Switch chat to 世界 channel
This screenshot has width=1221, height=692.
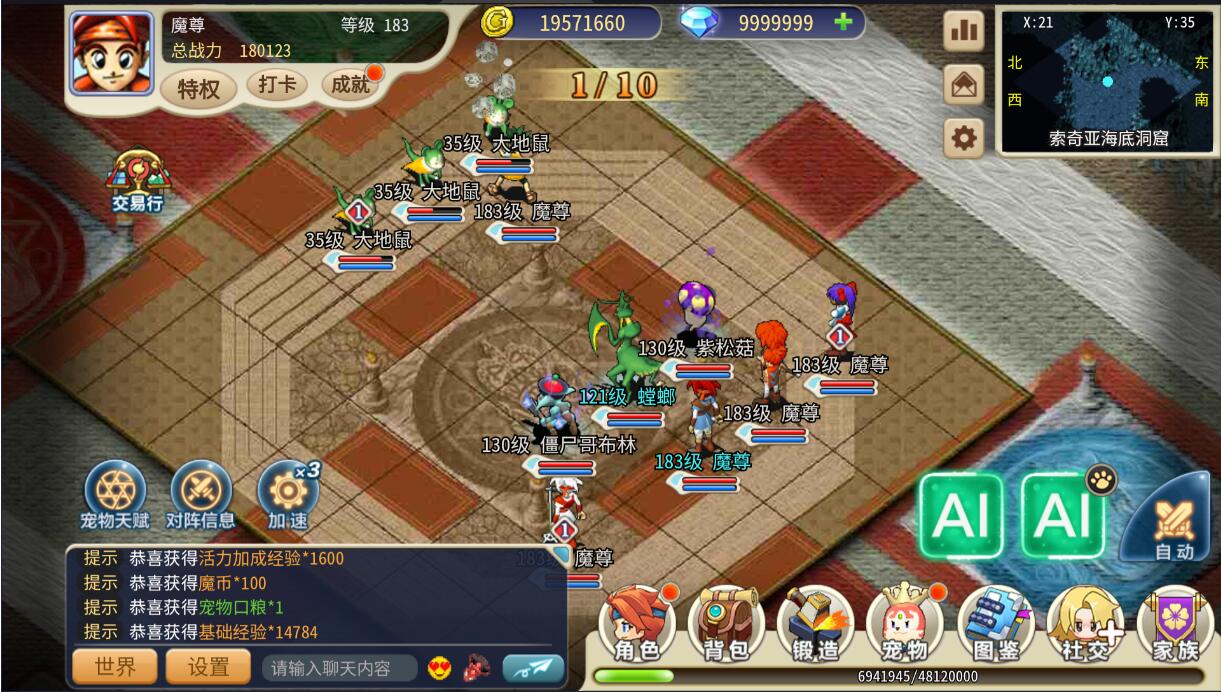[114, 667]
